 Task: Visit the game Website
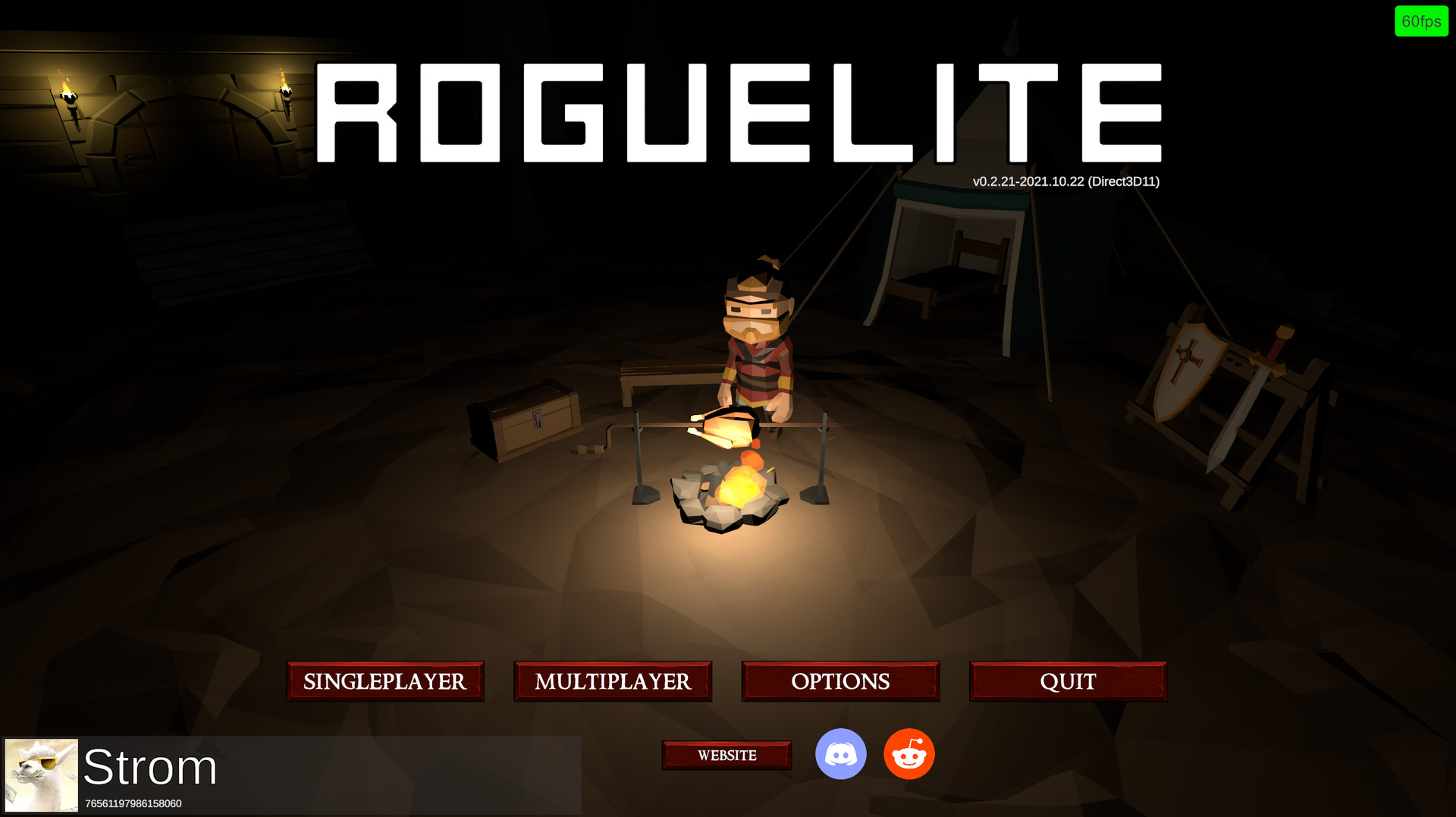[726, 755]
